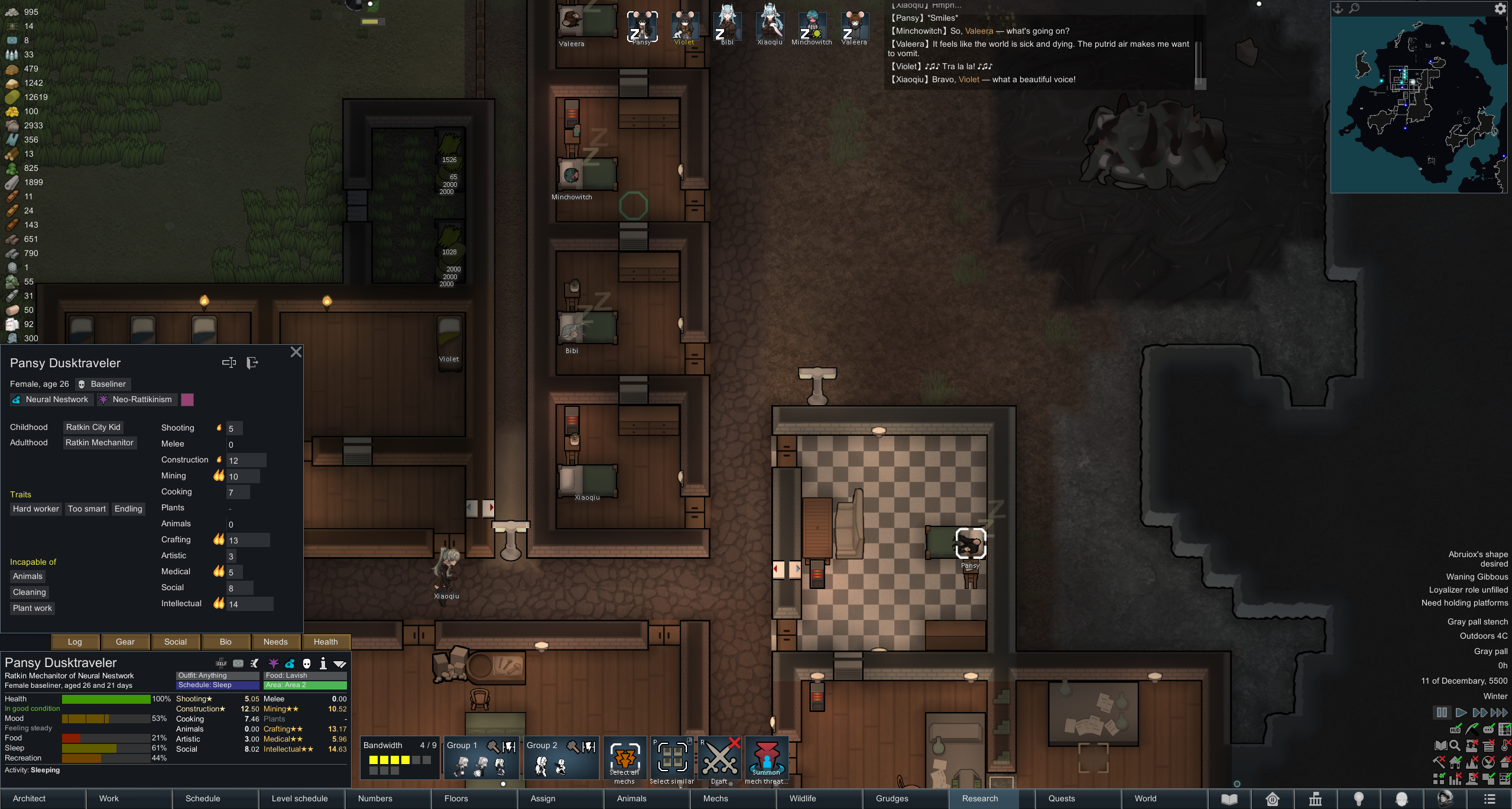Change the Area 2 allowed-area setting
Viewport: 1512px width, 809px height.
tap(305, 685)
